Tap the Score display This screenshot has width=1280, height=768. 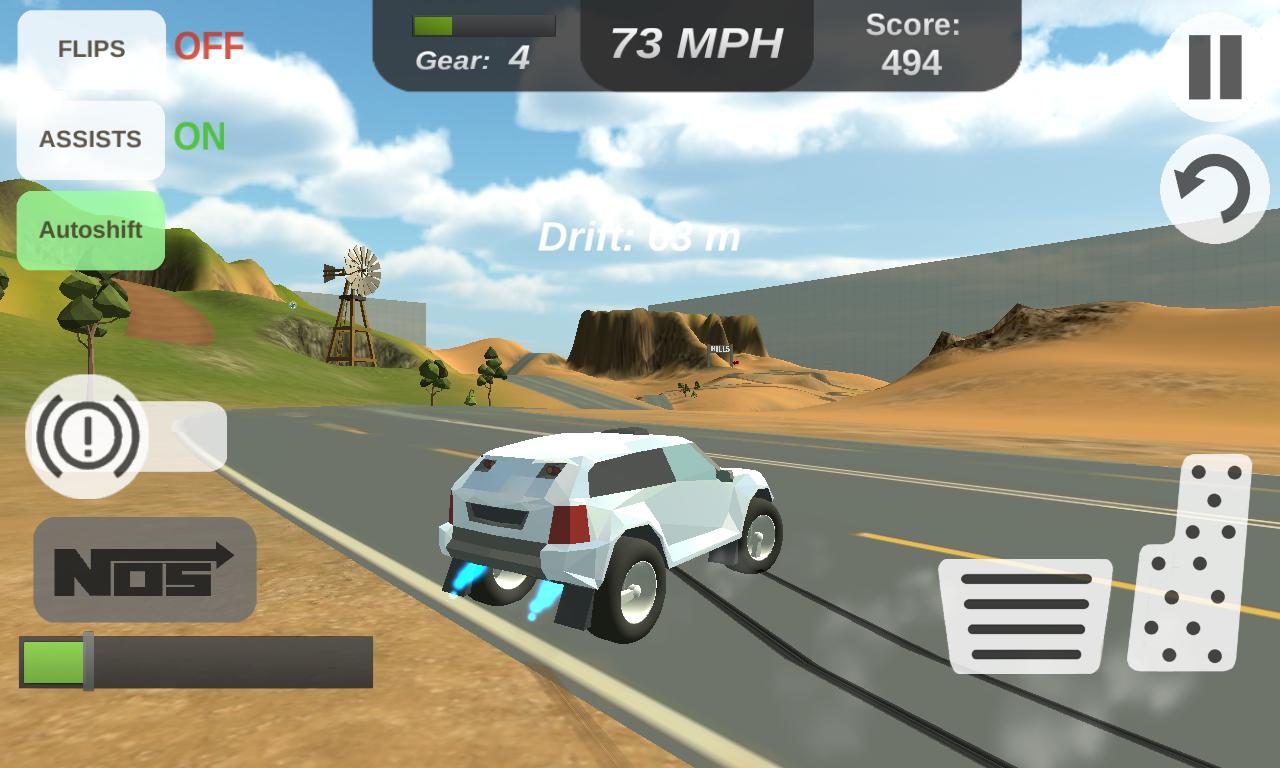point(910,45)
